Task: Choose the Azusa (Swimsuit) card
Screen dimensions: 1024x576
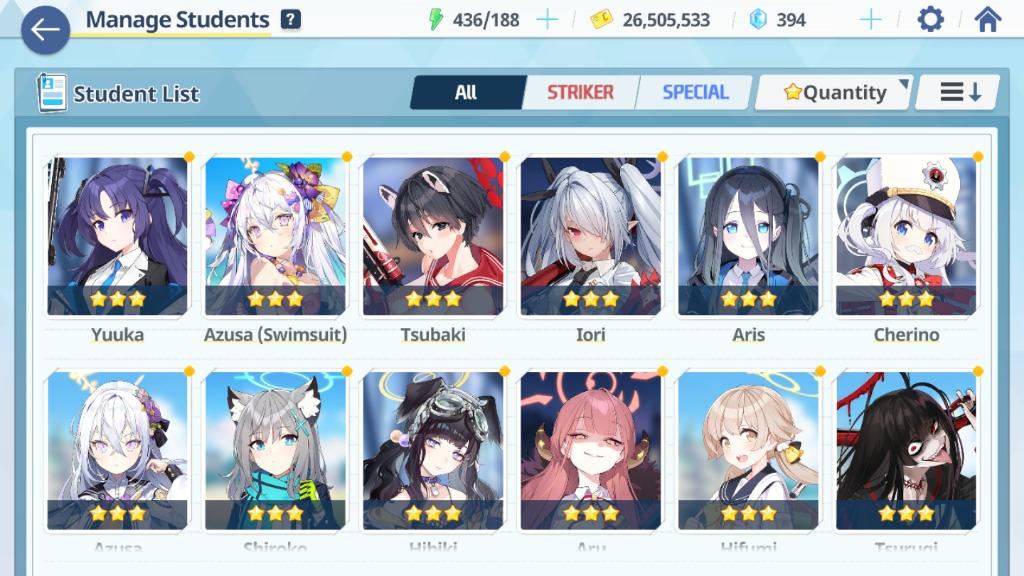Action: (x=275, y=236)
